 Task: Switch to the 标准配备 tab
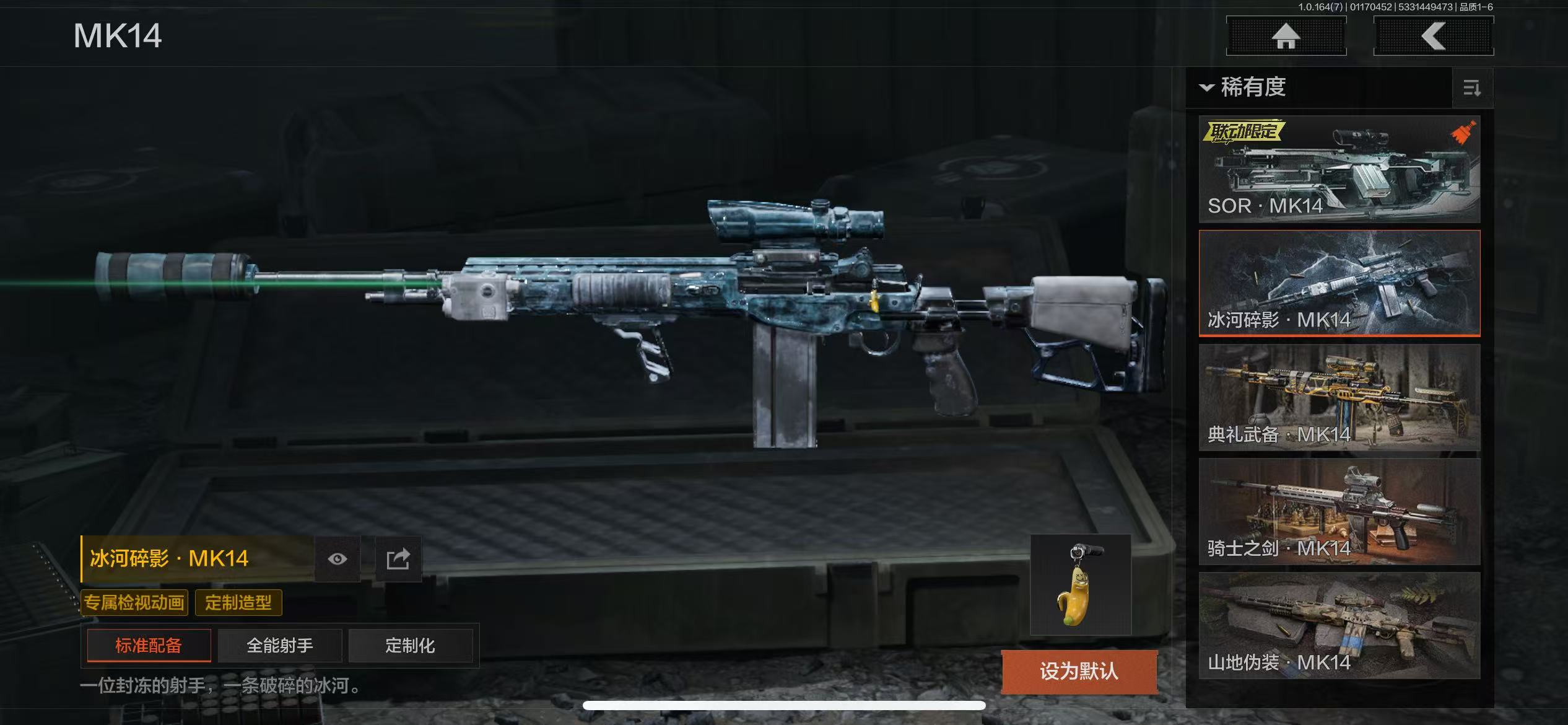tap(149, 646)
